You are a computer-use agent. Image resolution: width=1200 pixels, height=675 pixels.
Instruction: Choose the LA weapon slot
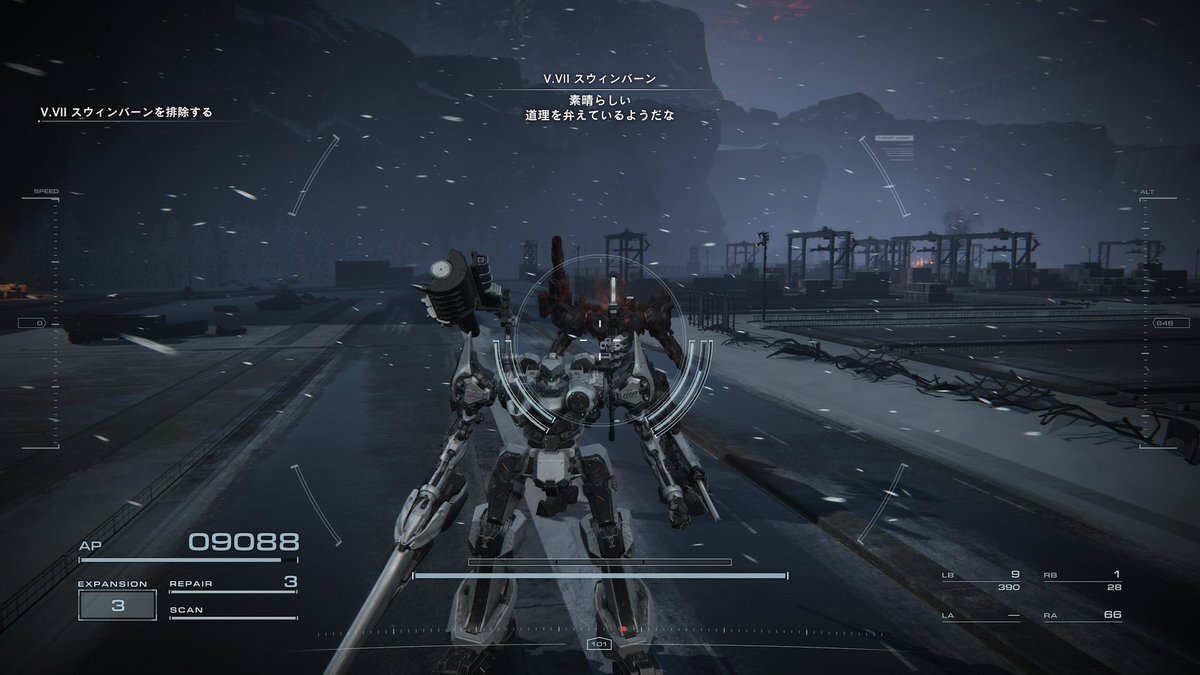pyautogui.click(x=981, y=615)
